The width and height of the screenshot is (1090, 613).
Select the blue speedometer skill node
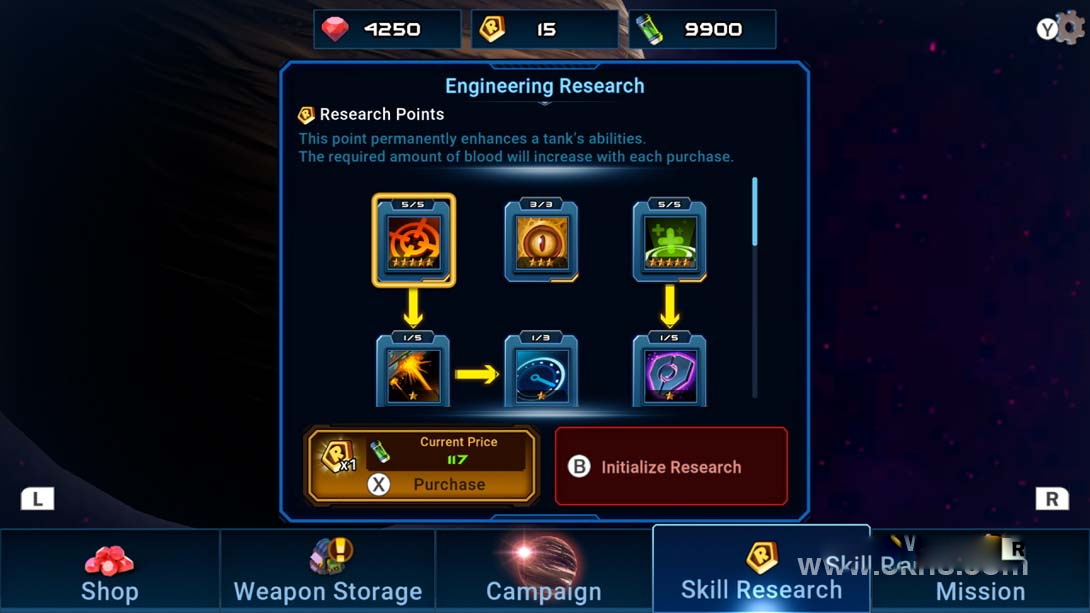click(x=541, y=371)
